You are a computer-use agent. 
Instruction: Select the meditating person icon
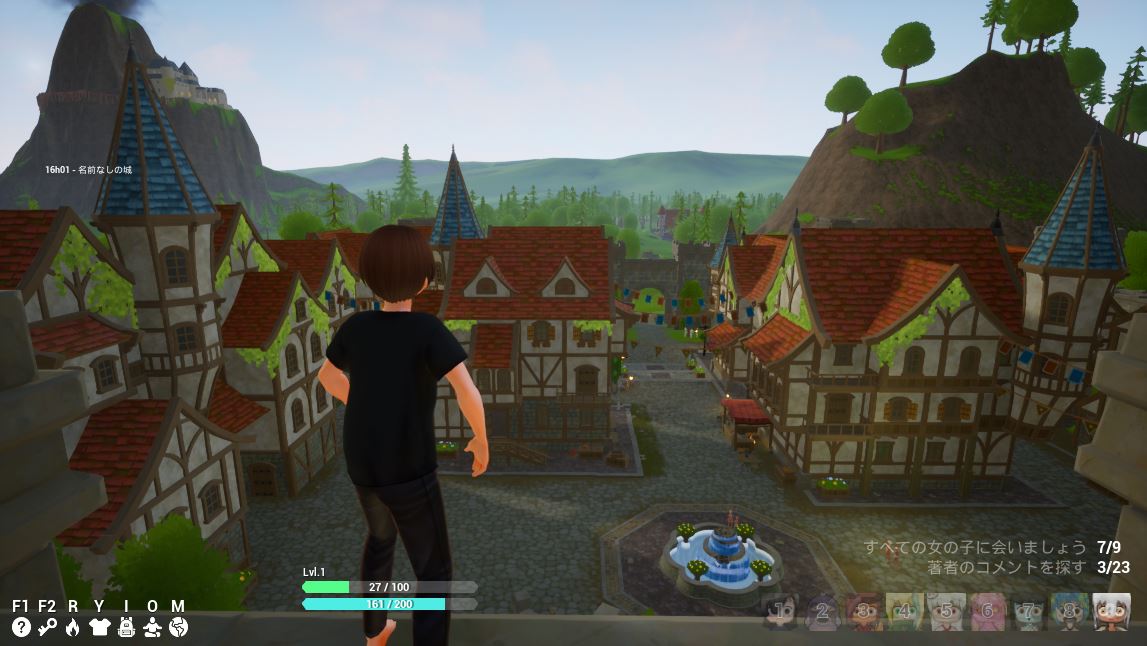(x=152, y=627)
